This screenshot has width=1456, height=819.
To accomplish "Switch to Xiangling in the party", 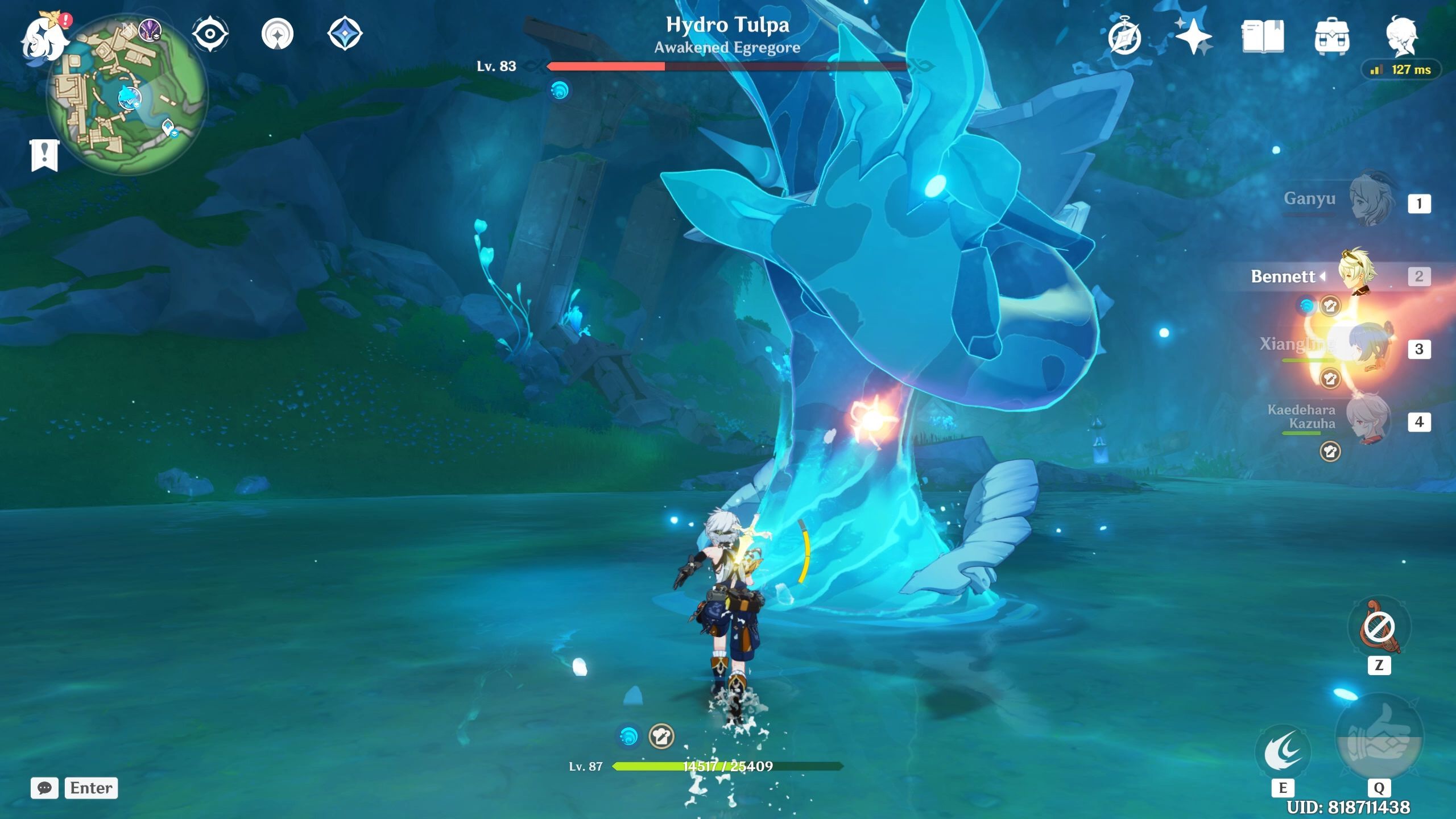I will (1371, 347).
